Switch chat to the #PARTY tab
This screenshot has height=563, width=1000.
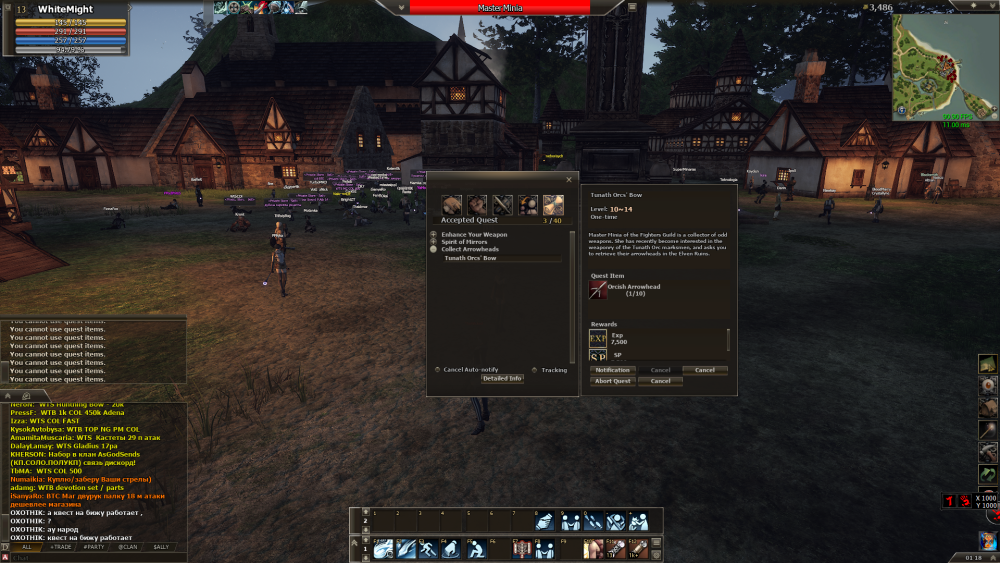click(x=94, y=547)
